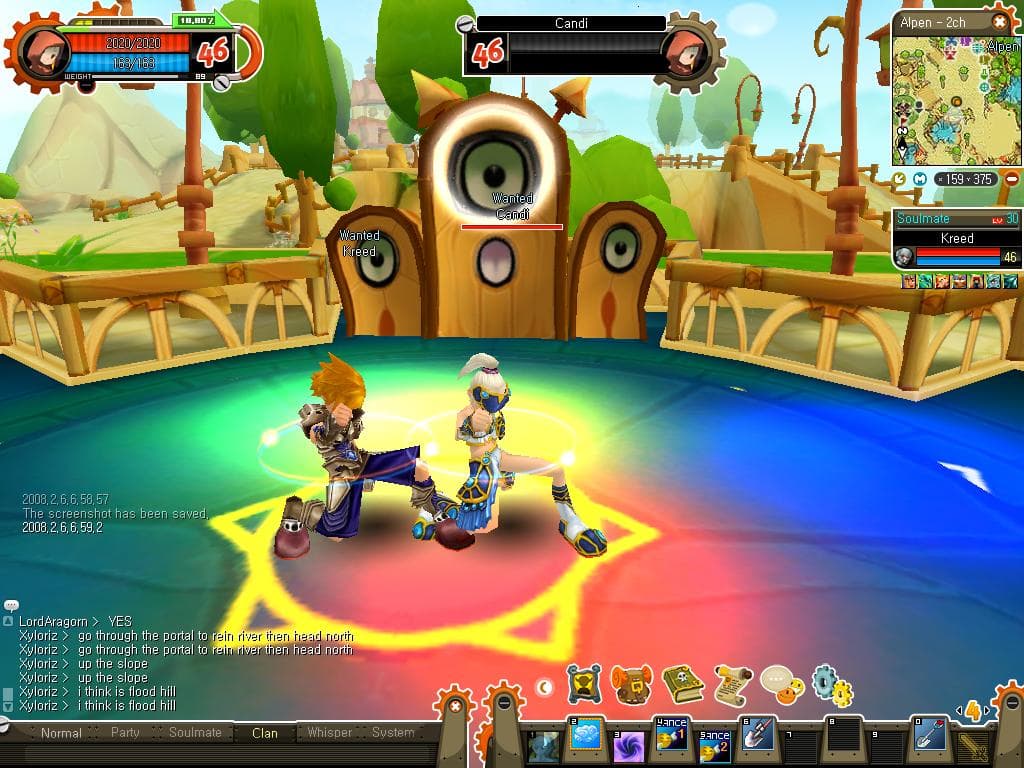1024x768 pixels.
Task: Click the red minus button below minimap
Action: pyautogui.click(x=1011, y=179)
